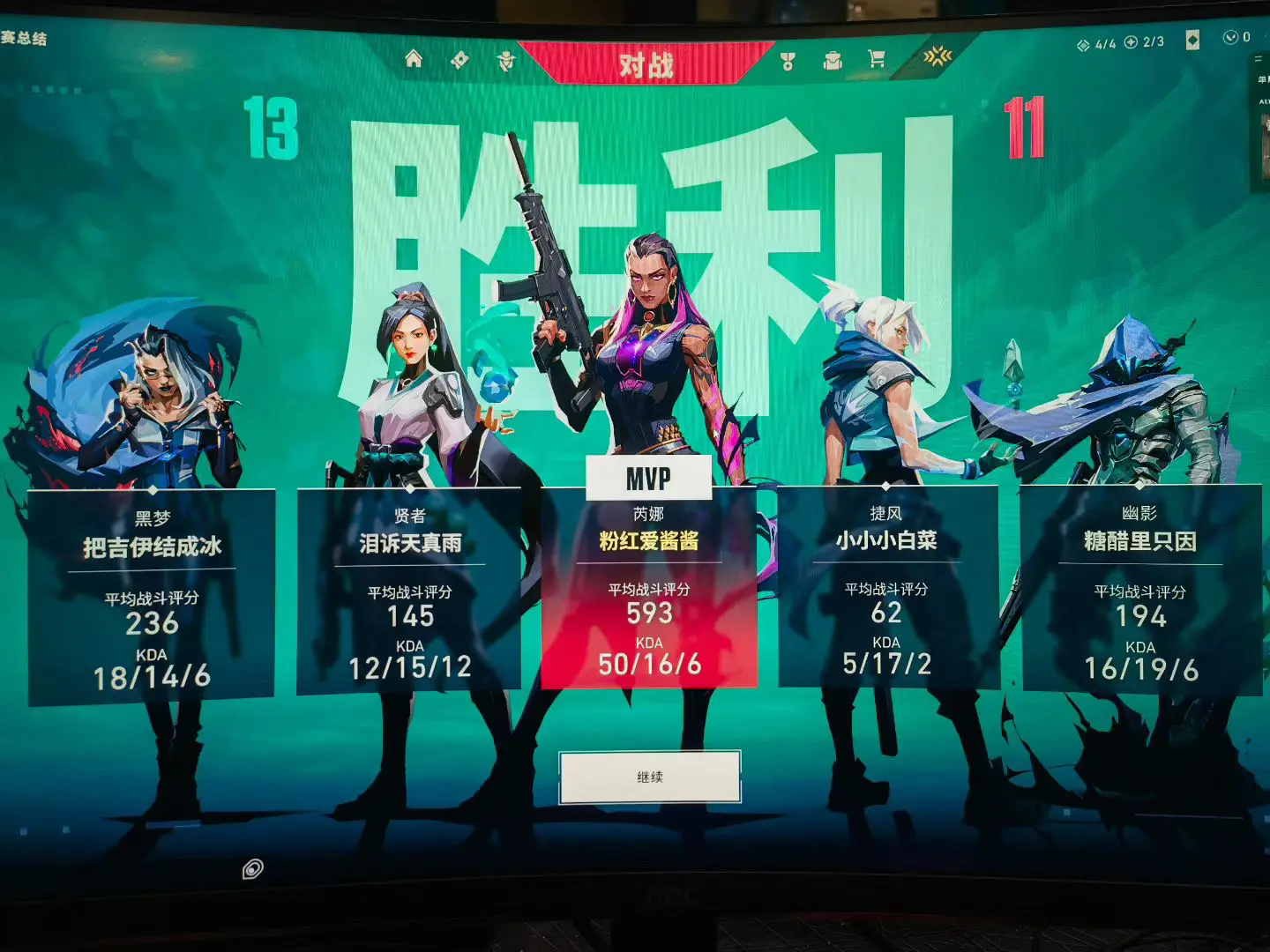Open the career medal icon right of 对战
Viewport: 1270px width, 952px height.
pos(787,60)
